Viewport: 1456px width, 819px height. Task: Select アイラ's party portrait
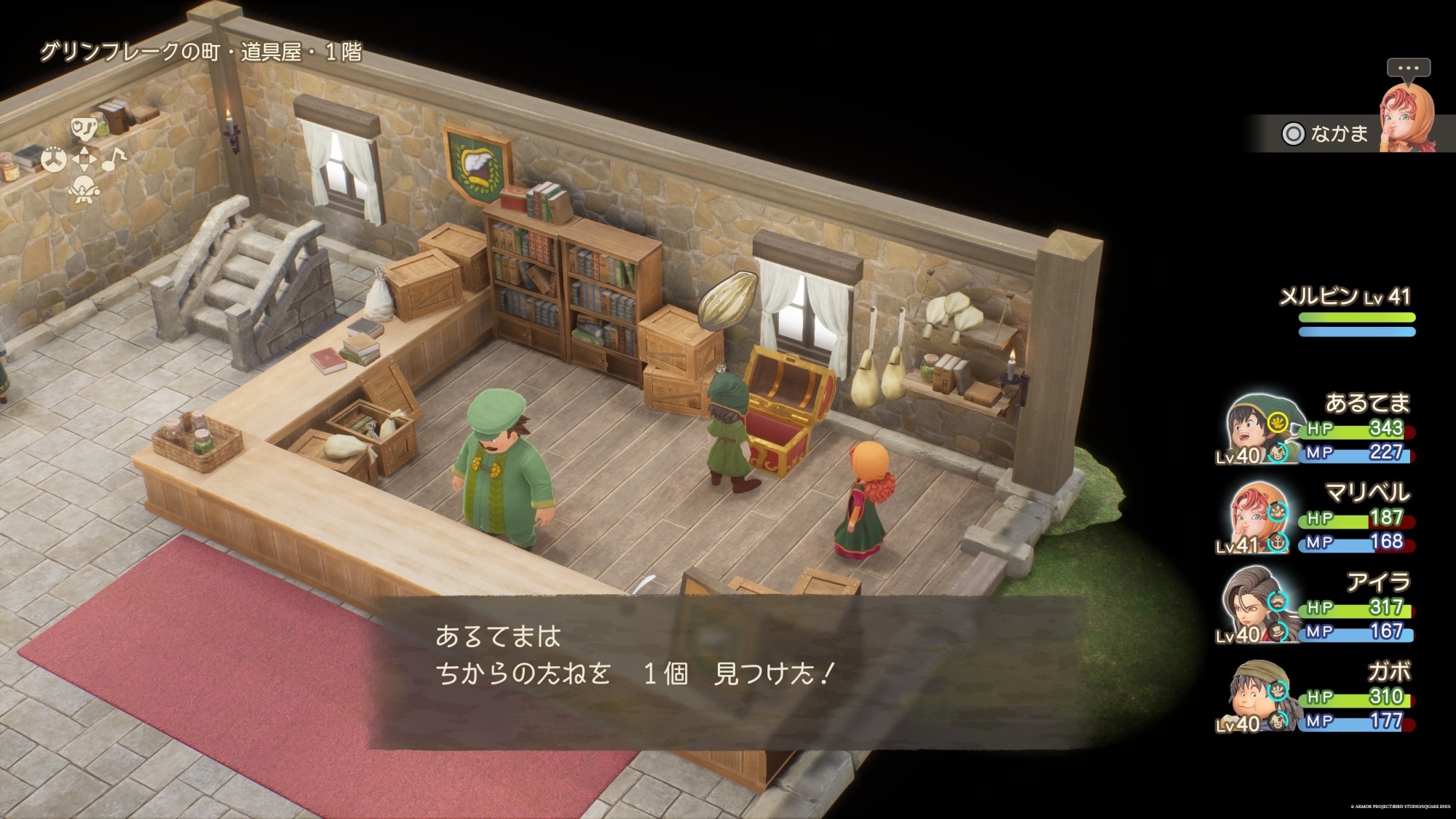coord(1251,606)
